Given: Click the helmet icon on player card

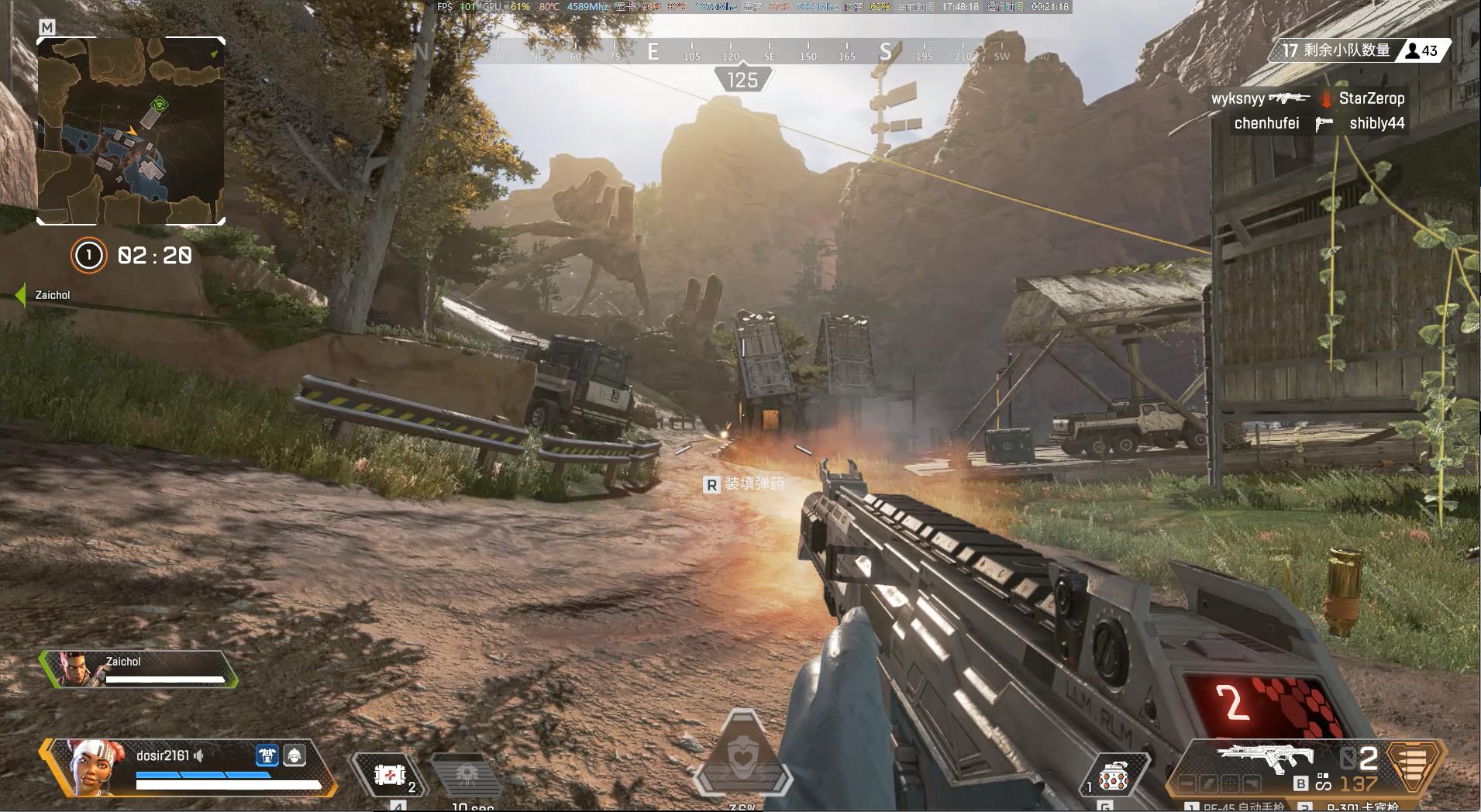Looking at the screenshot, I should tap(294, 755).
